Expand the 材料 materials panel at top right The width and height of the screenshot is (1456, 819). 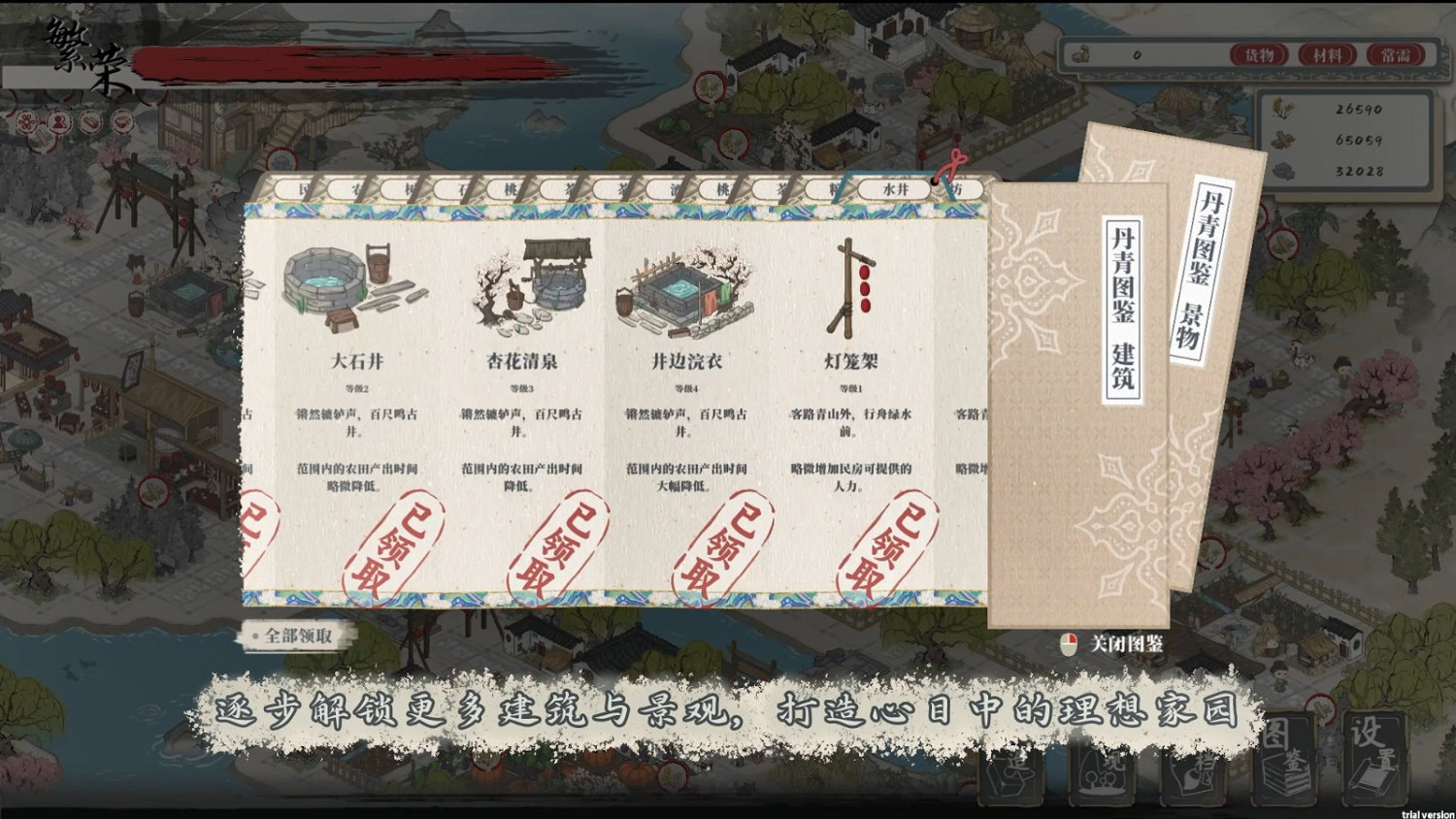coord(1328,55)
